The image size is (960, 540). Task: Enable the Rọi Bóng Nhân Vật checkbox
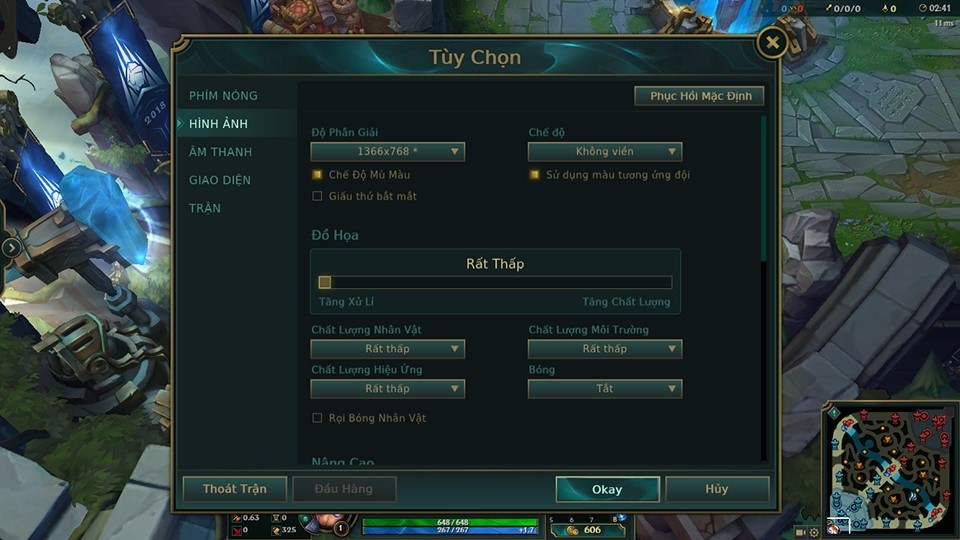coord(318,418)
